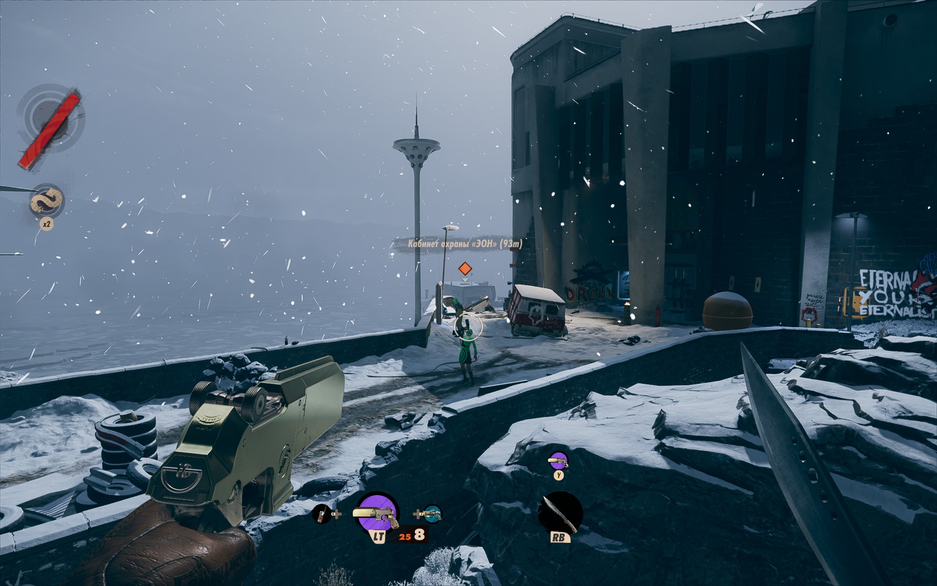Choose the small gadget icon left of the pistol
The image size is (937, 586).
tap(320, 514)
